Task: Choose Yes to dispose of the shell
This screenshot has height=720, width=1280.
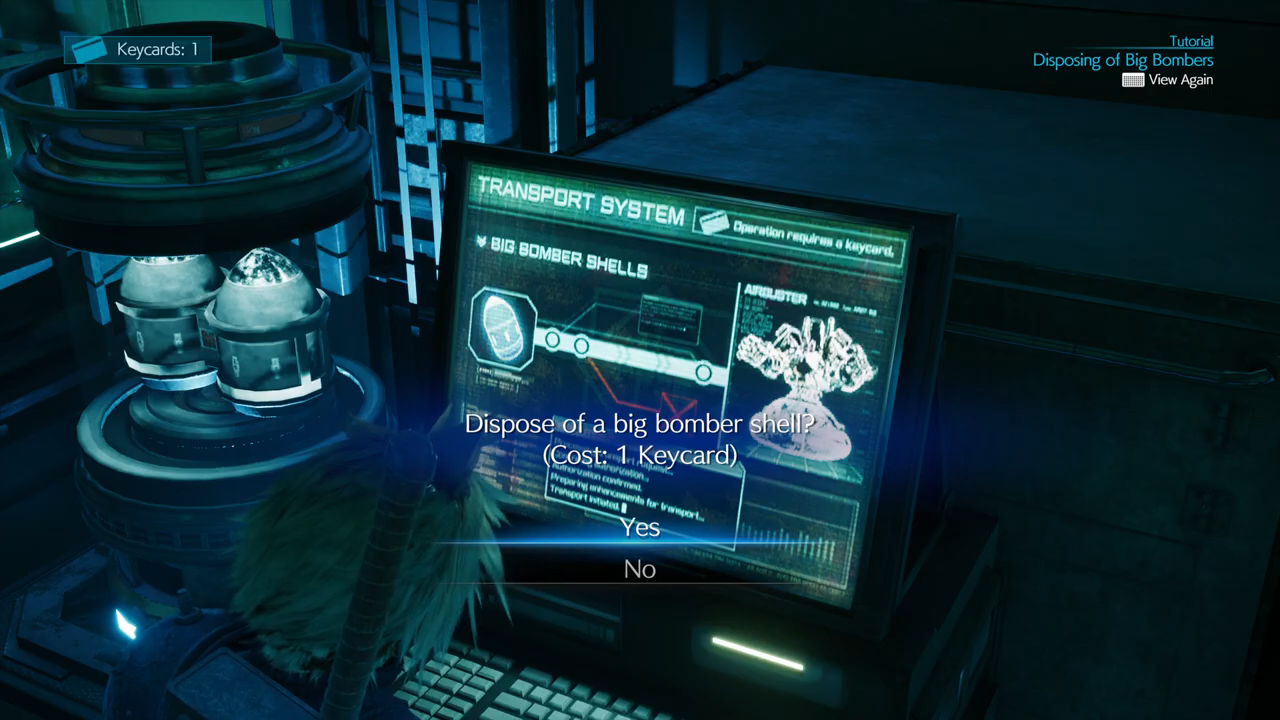Action: pos(640,527)
